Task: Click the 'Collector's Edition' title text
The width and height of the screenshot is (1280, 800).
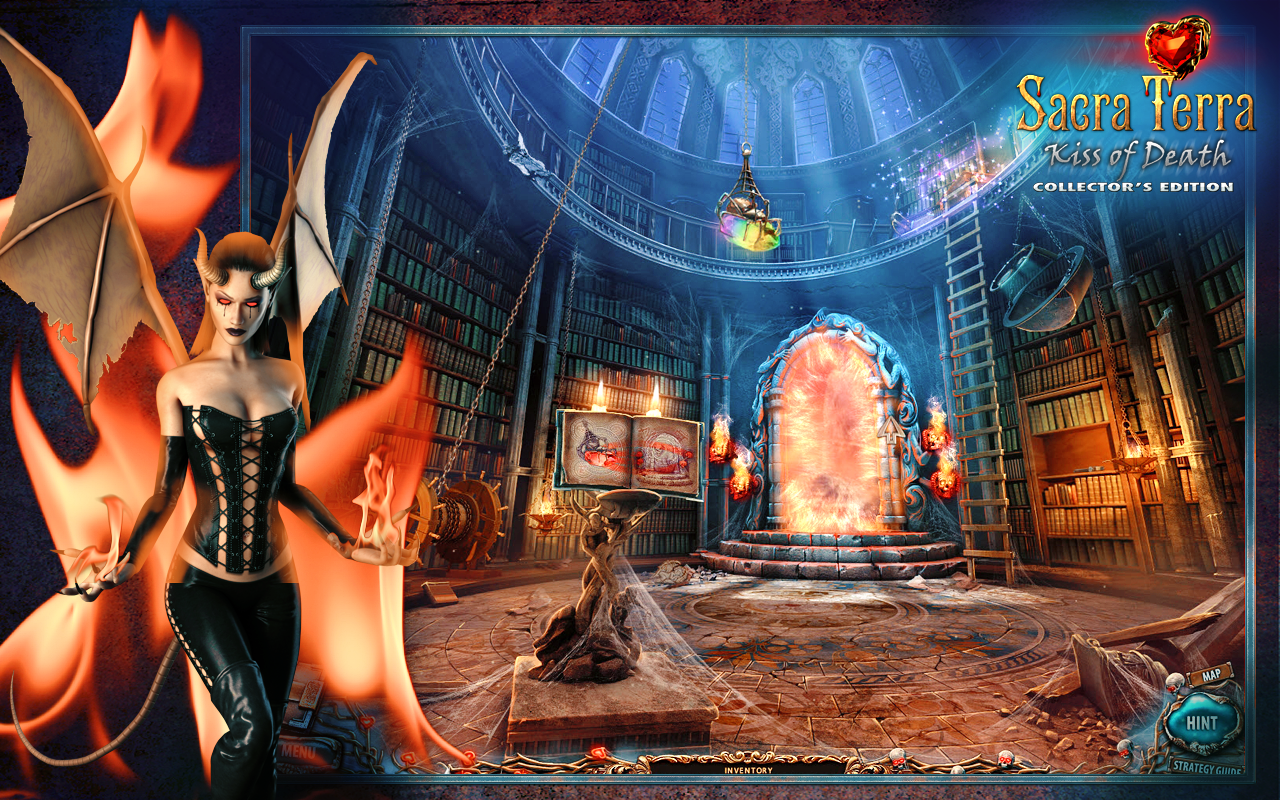Action: 1135,185
